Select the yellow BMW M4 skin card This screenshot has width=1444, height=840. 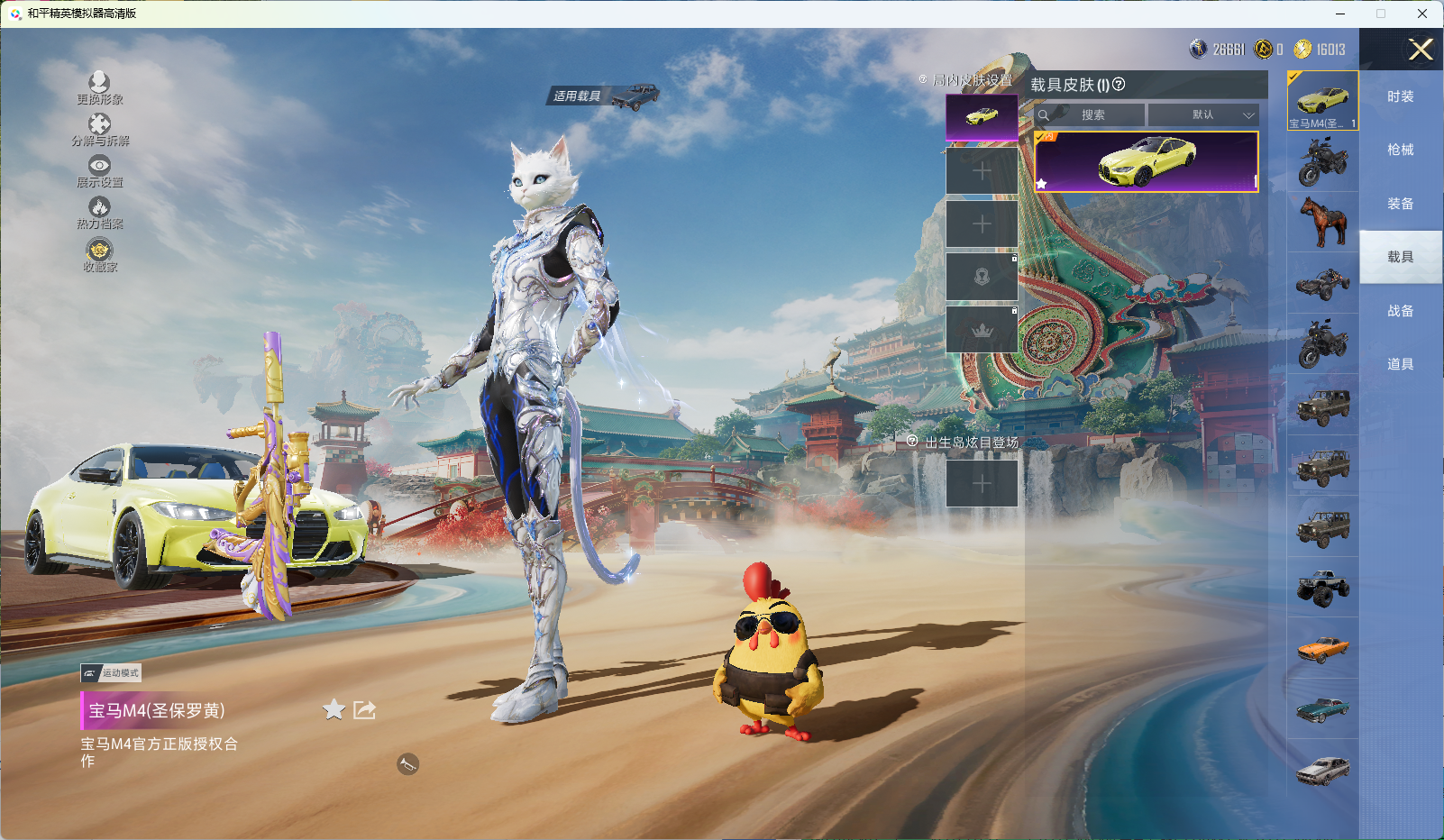(1146, 162)
